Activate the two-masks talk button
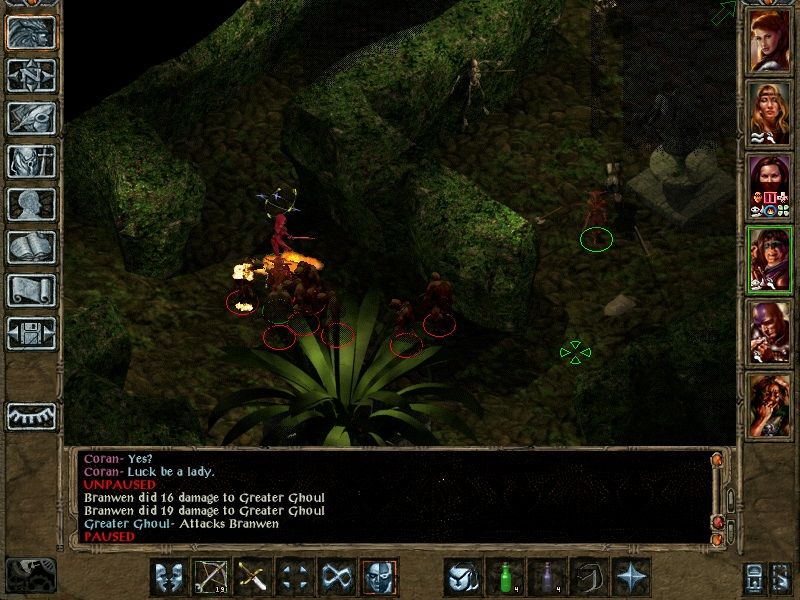 tap(168, 578)
